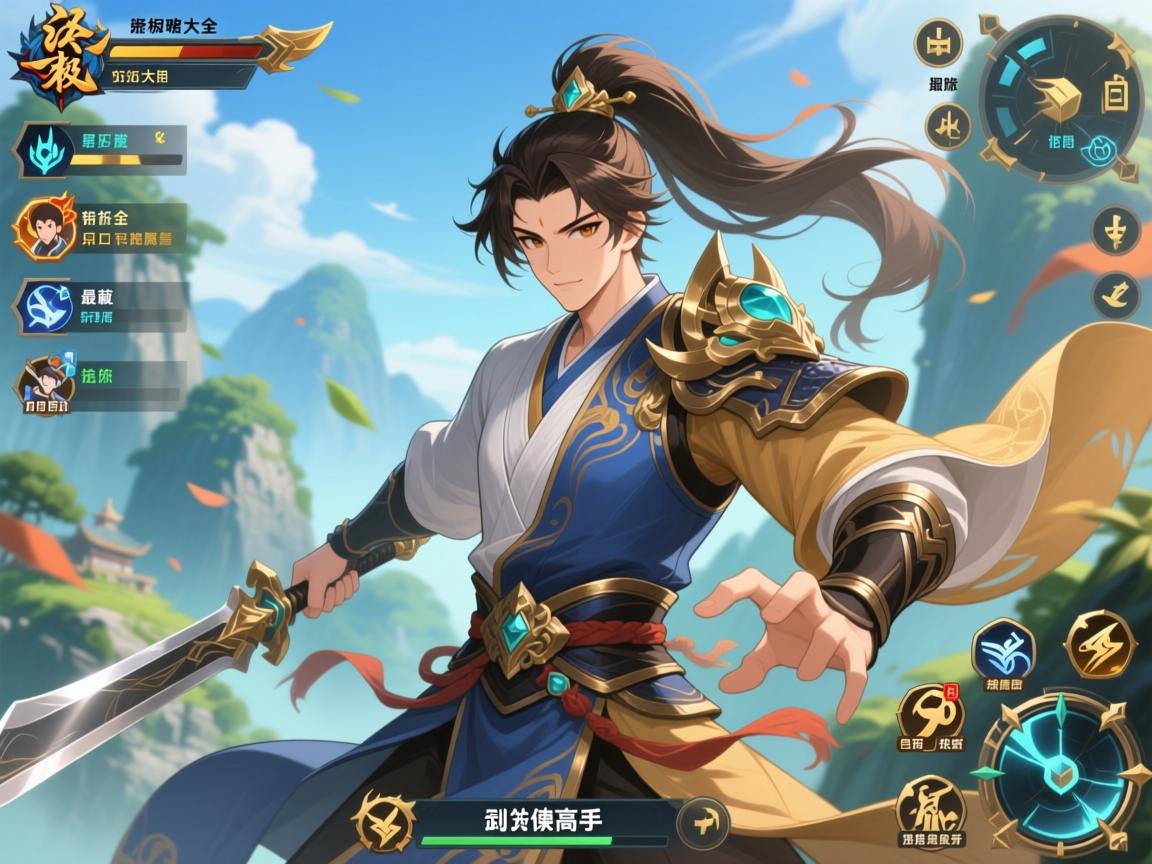Use the golden lightning bolt skill
This screenshot has height=864, width=1152.
[x=1099, y=643]
